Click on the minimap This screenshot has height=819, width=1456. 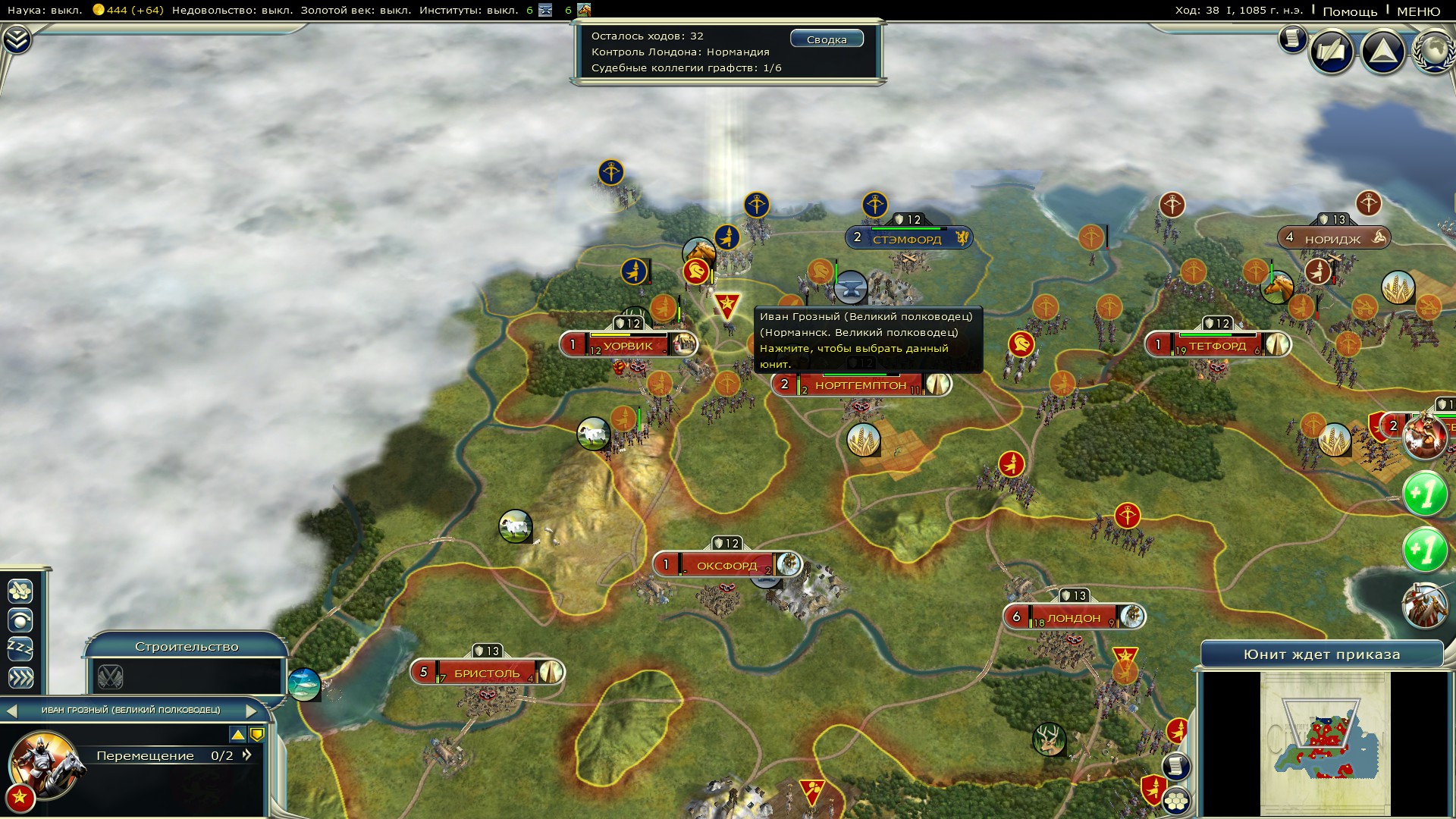pyautogui.click(x=1325, y=743)
